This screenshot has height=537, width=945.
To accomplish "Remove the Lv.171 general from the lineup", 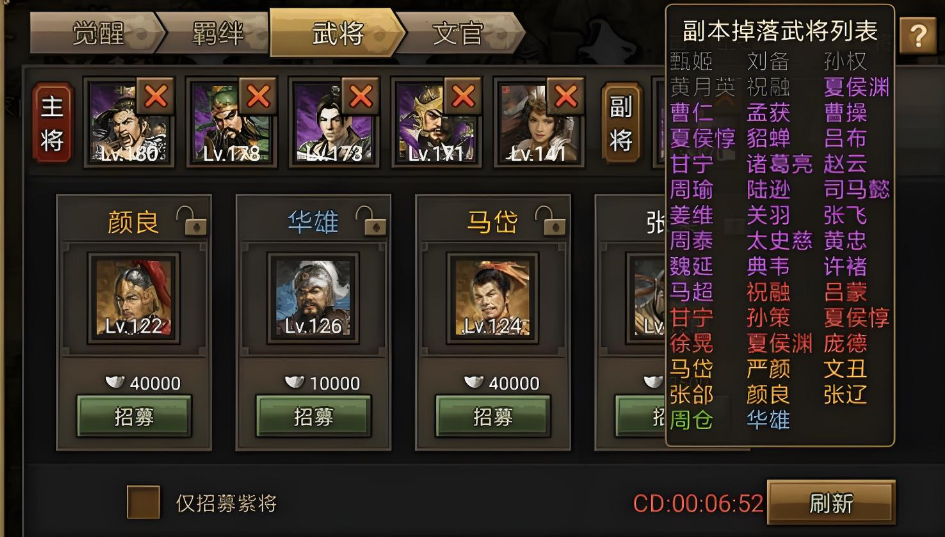I will click(462, 97).
